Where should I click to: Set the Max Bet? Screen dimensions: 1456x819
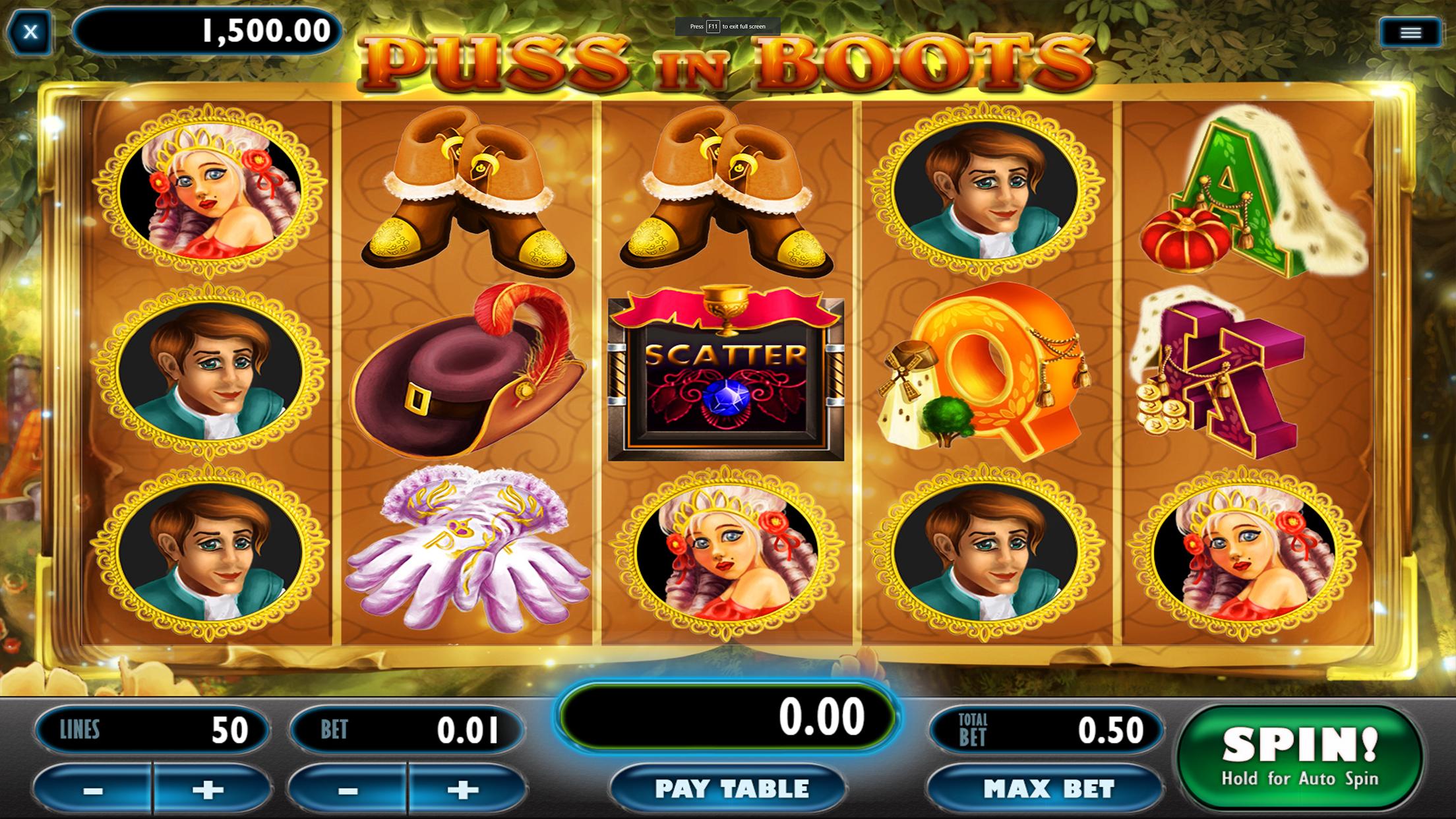[1048, 789]
